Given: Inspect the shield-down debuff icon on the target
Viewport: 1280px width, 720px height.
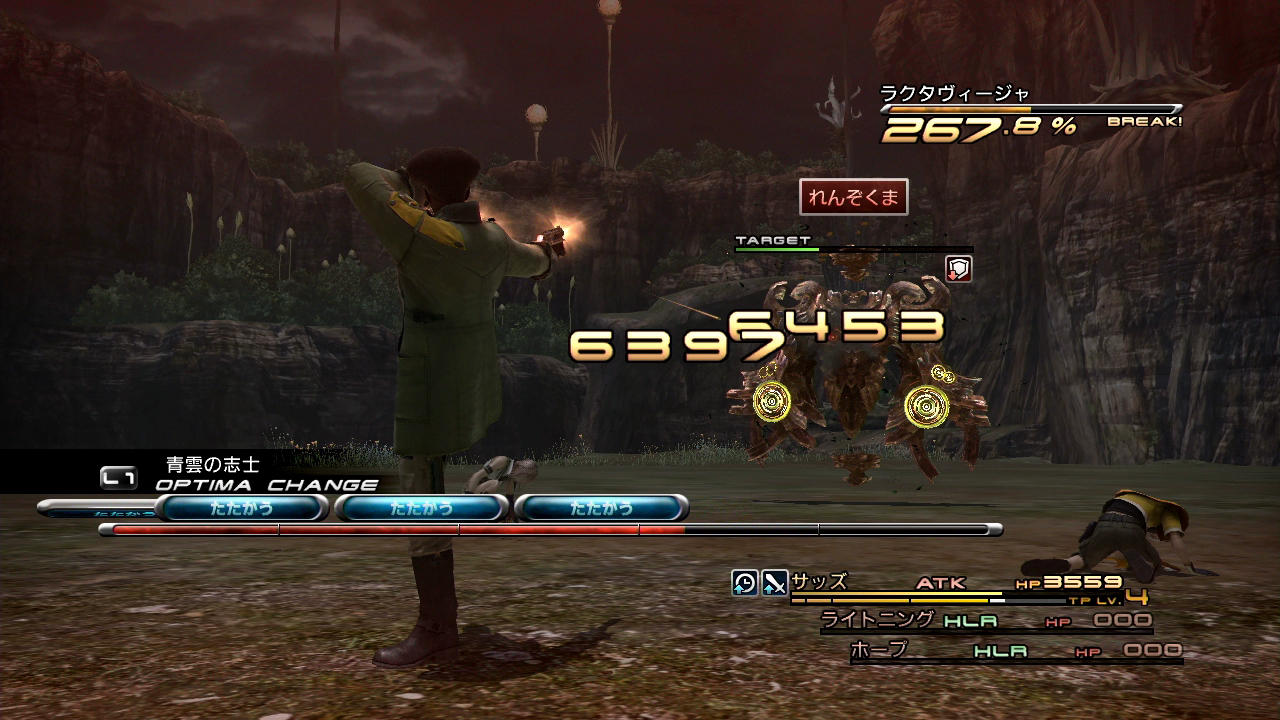Looking at the screenshot, I should (x=958, y=268).
